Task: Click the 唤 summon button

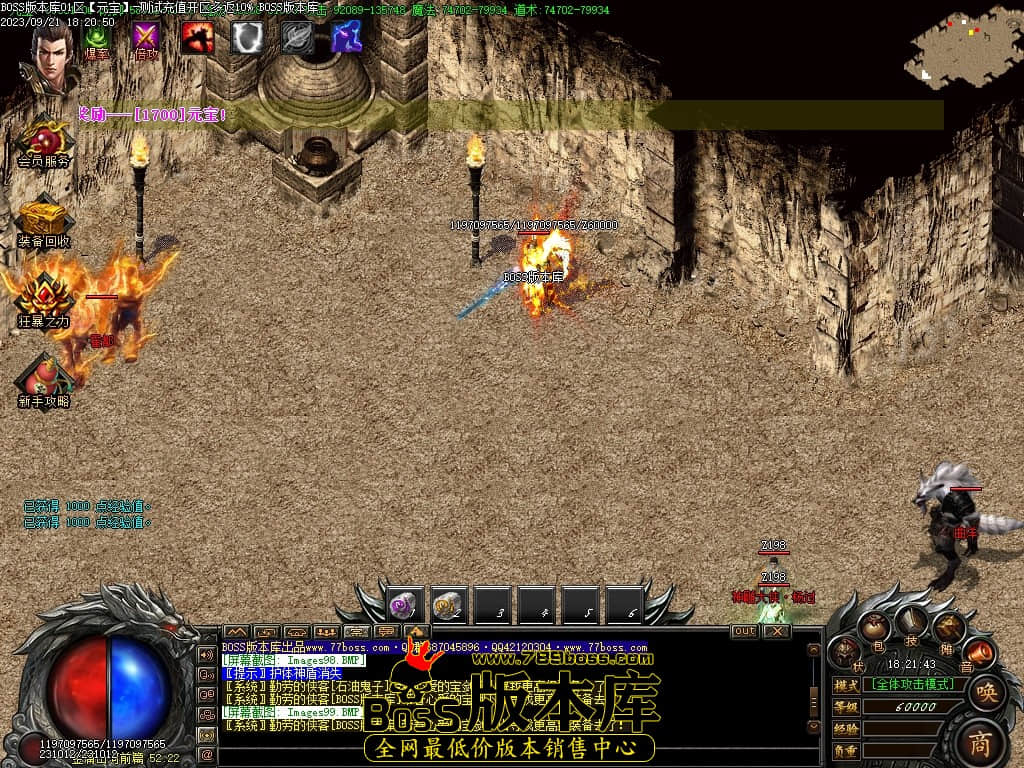Action: (986, 692)
